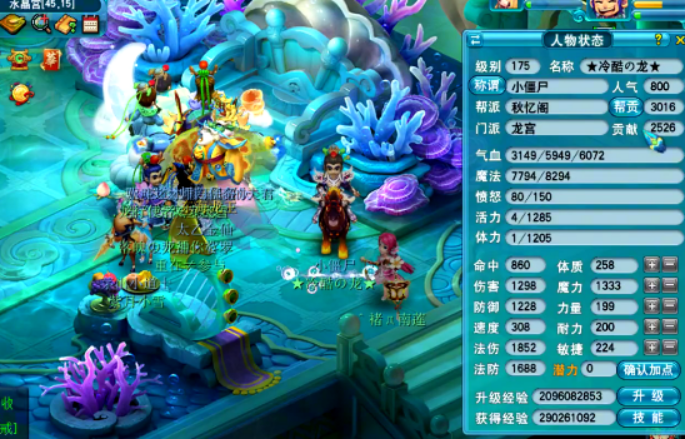Open the golden map tile icon
Image resolution: width=685 pixels, height=439 pixels.
click(13, 24)
